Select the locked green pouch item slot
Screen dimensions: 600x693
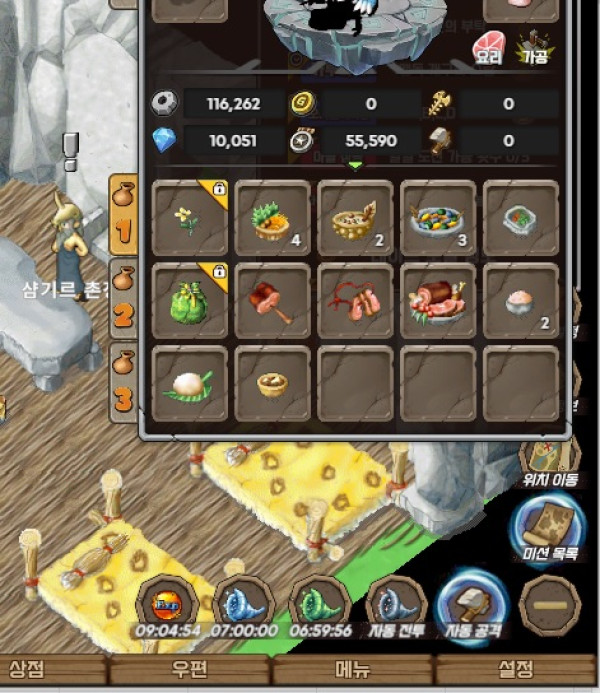click(x=191, y=301)
